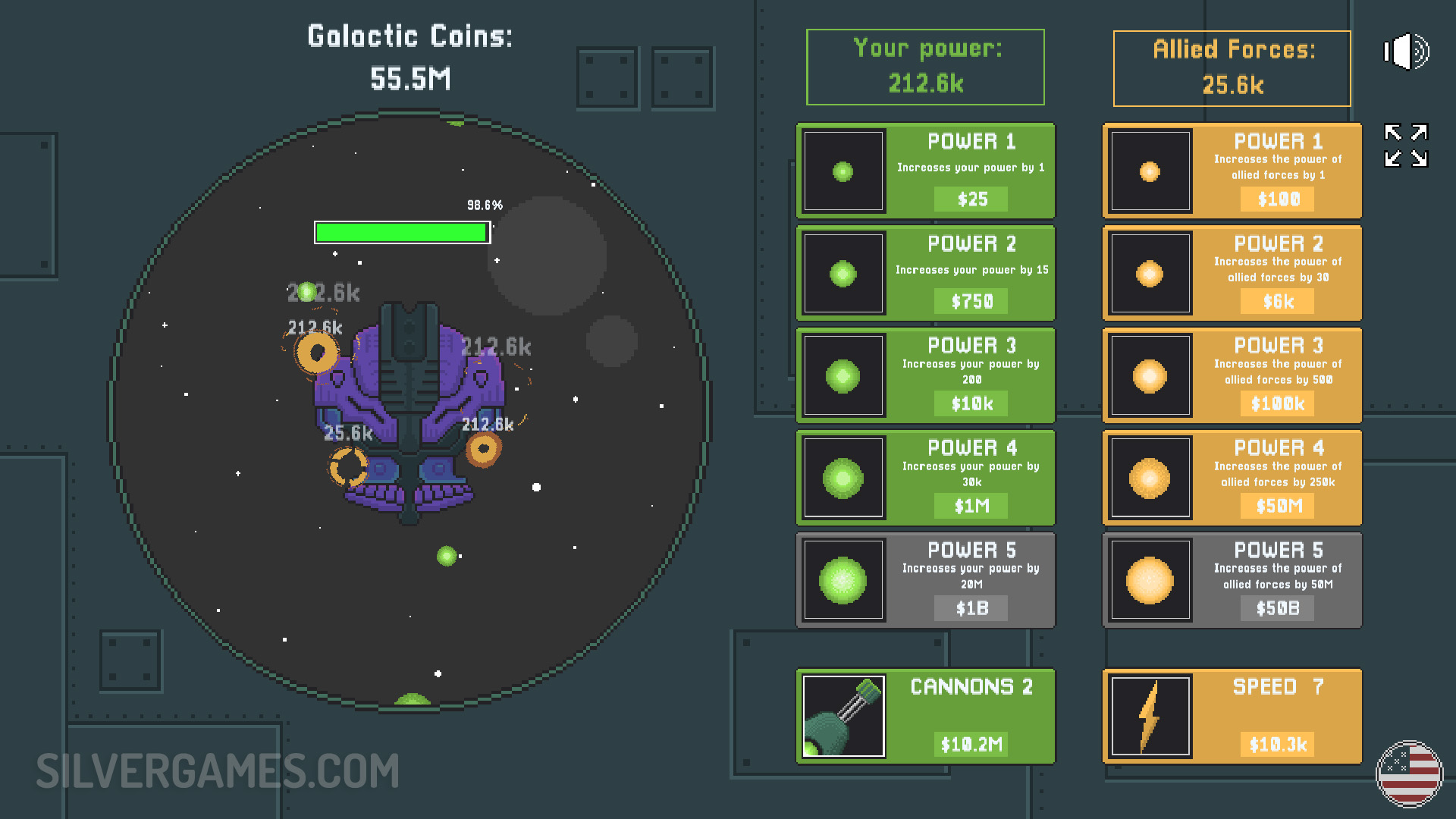Select allied forces Power 5 costing $50B
This screenshot has width=1456, height=819.
(1232, 581)
